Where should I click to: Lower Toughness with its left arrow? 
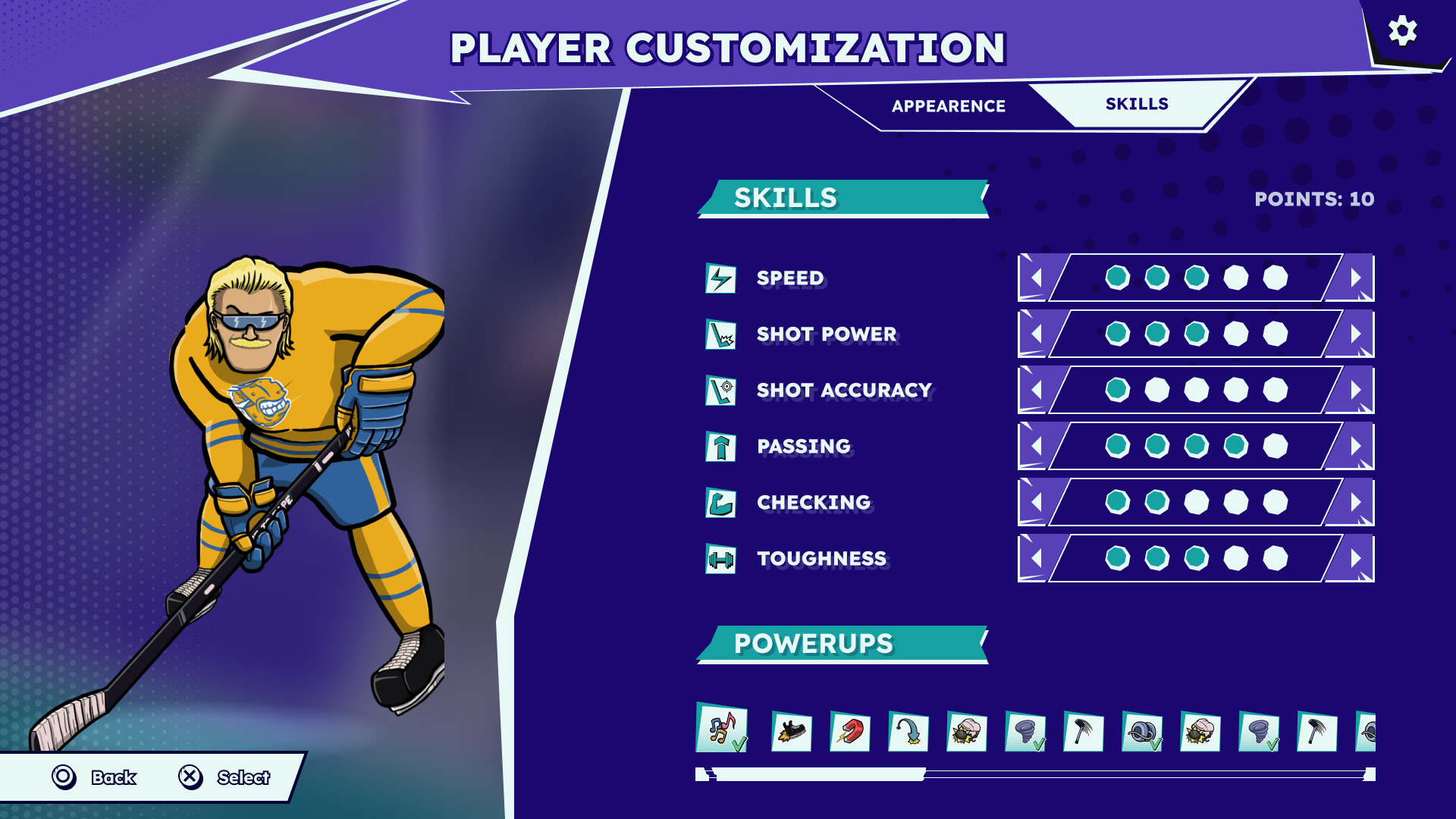pyautogui.click(x=1036, y=559)
